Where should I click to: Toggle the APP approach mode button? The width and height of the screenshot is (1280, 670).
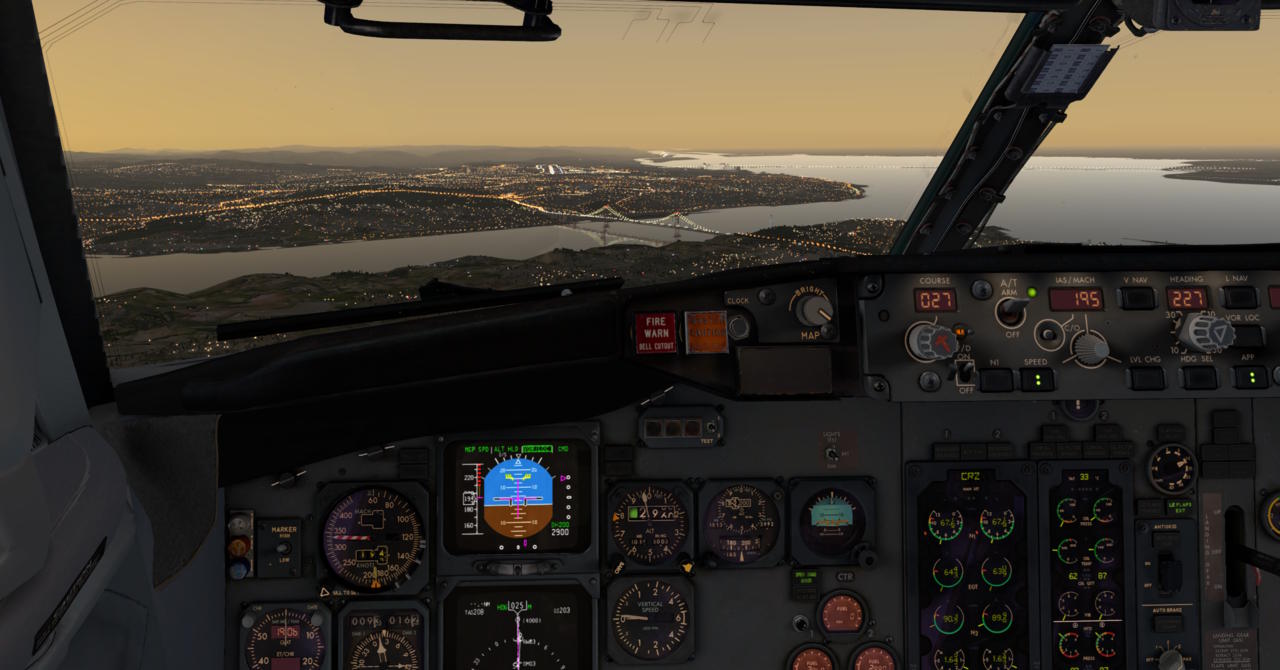1250,377
